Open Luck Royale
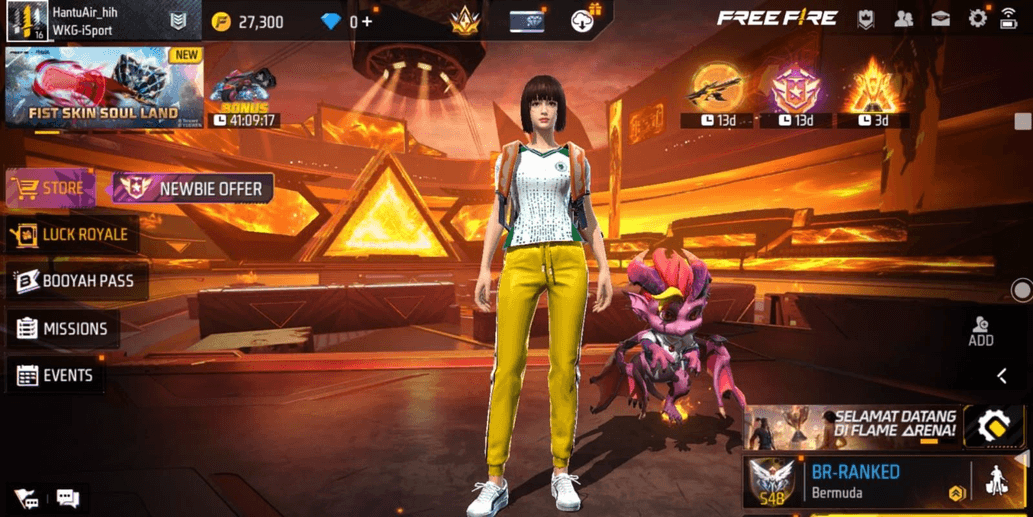This screenshot has width=1033, height=517. pos(70,235)
